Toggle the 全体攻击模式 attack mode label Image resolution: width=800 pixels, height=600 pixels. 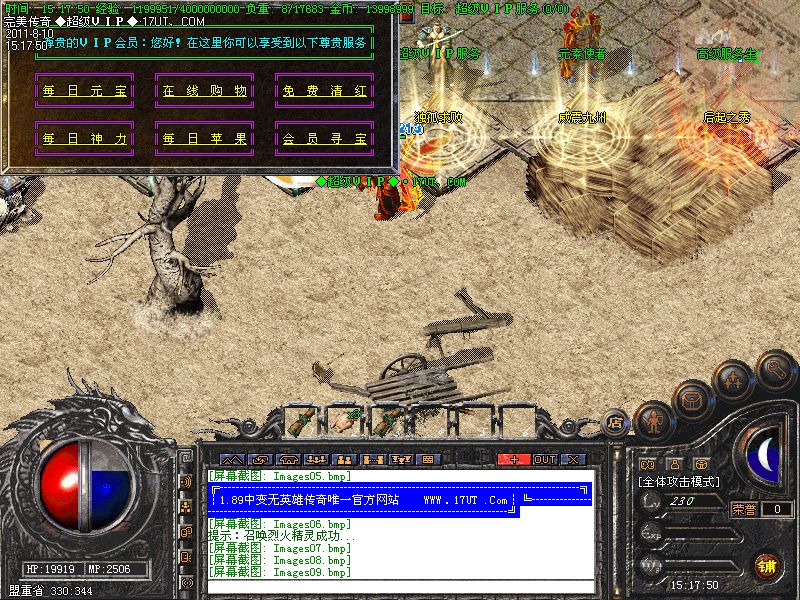coord(680,482)
